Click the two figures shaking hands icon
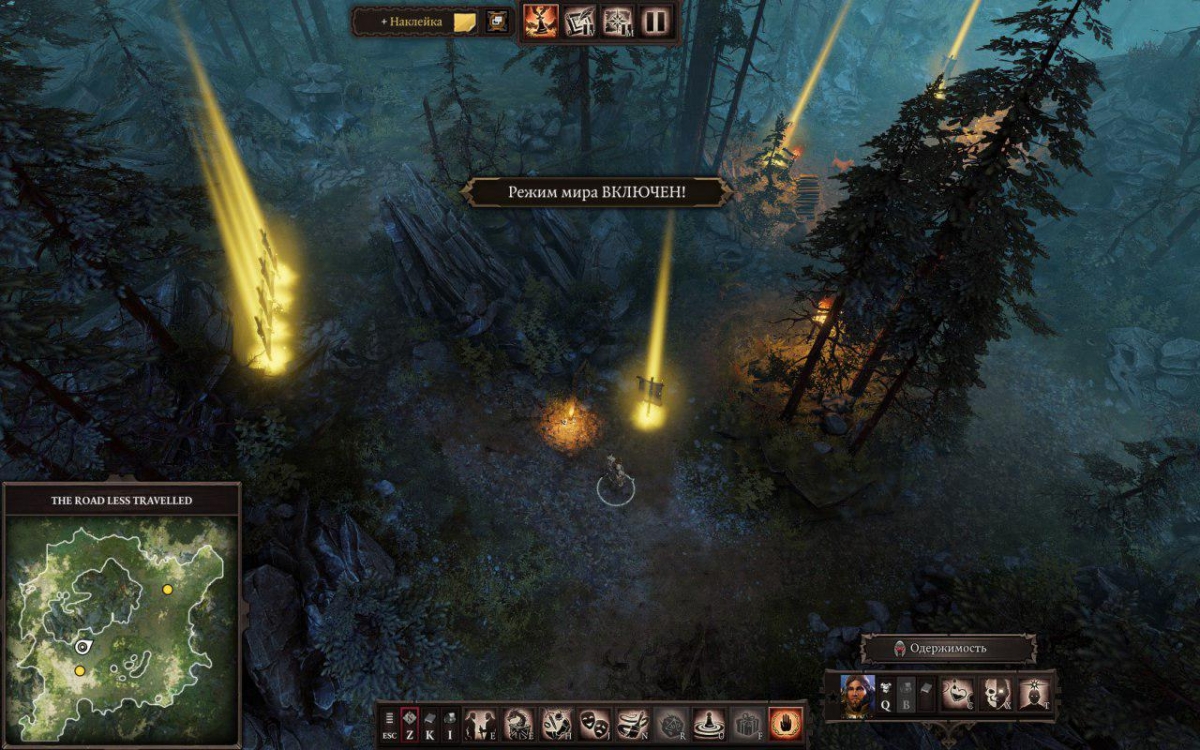 (480, 722)
